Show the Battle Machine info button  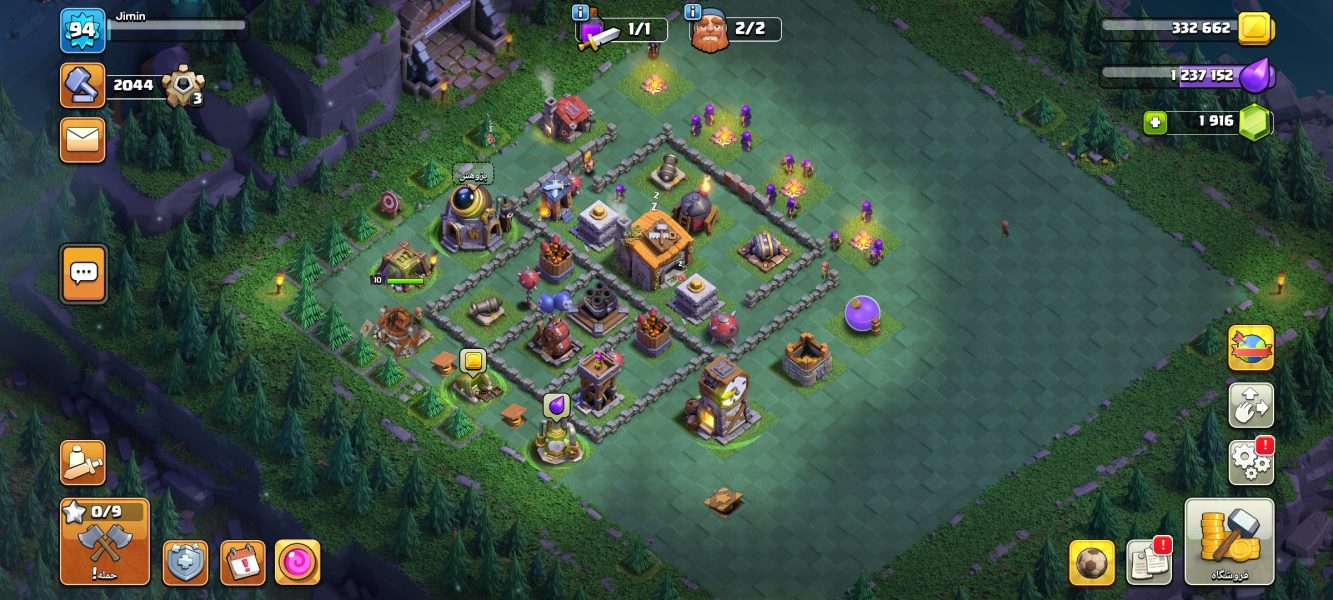point(580,12)
